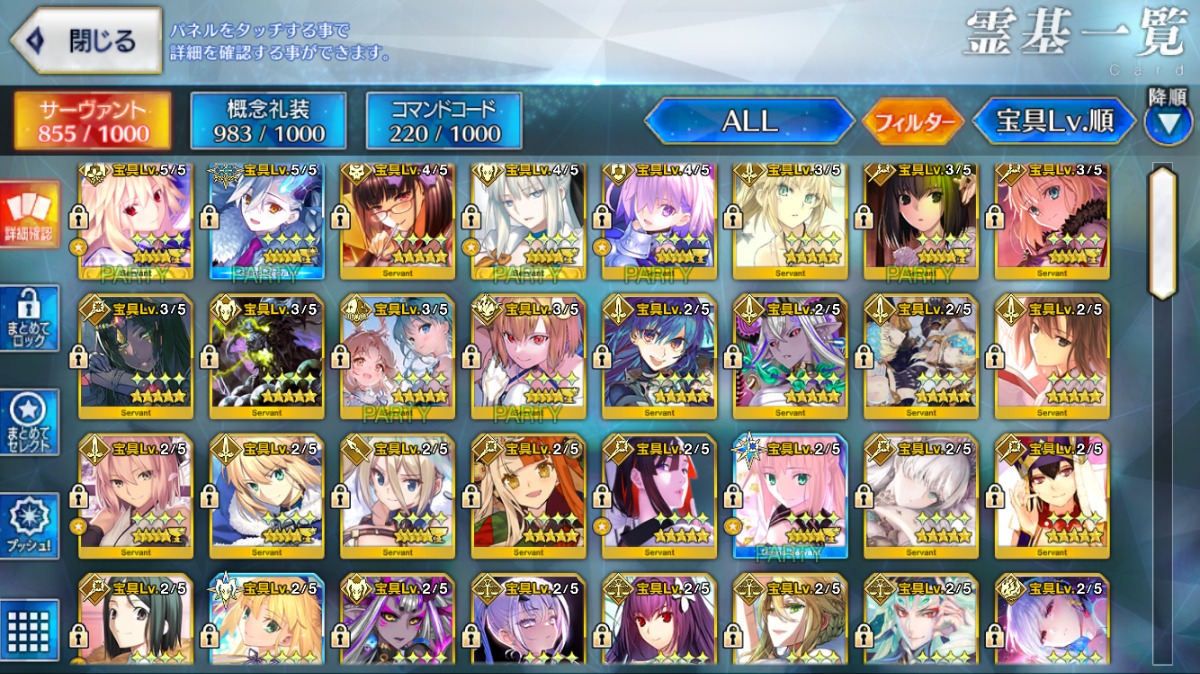Select the ALL class filter

(749, 122)
